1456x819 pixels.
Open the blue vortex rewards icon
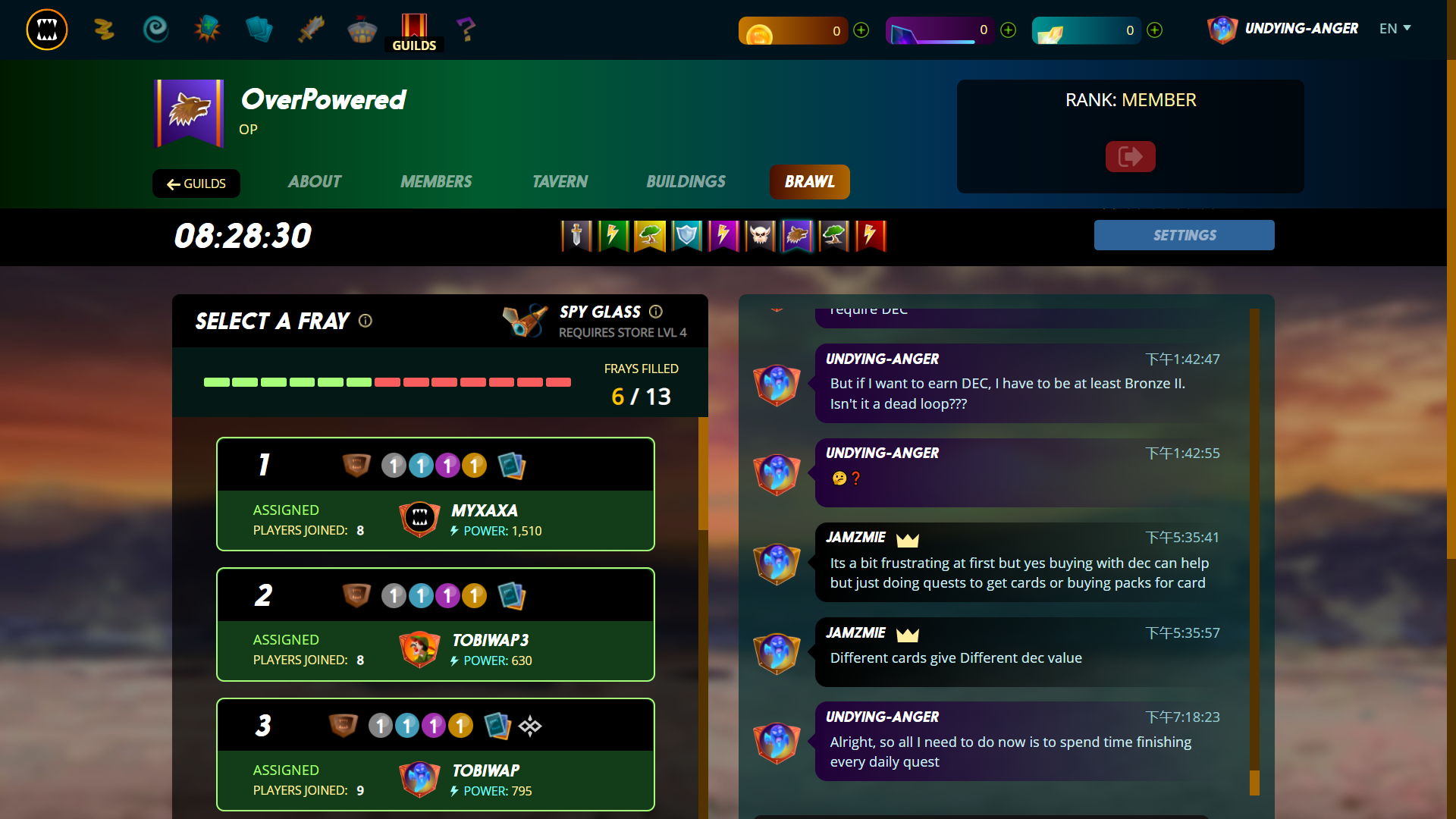[155, 29]
